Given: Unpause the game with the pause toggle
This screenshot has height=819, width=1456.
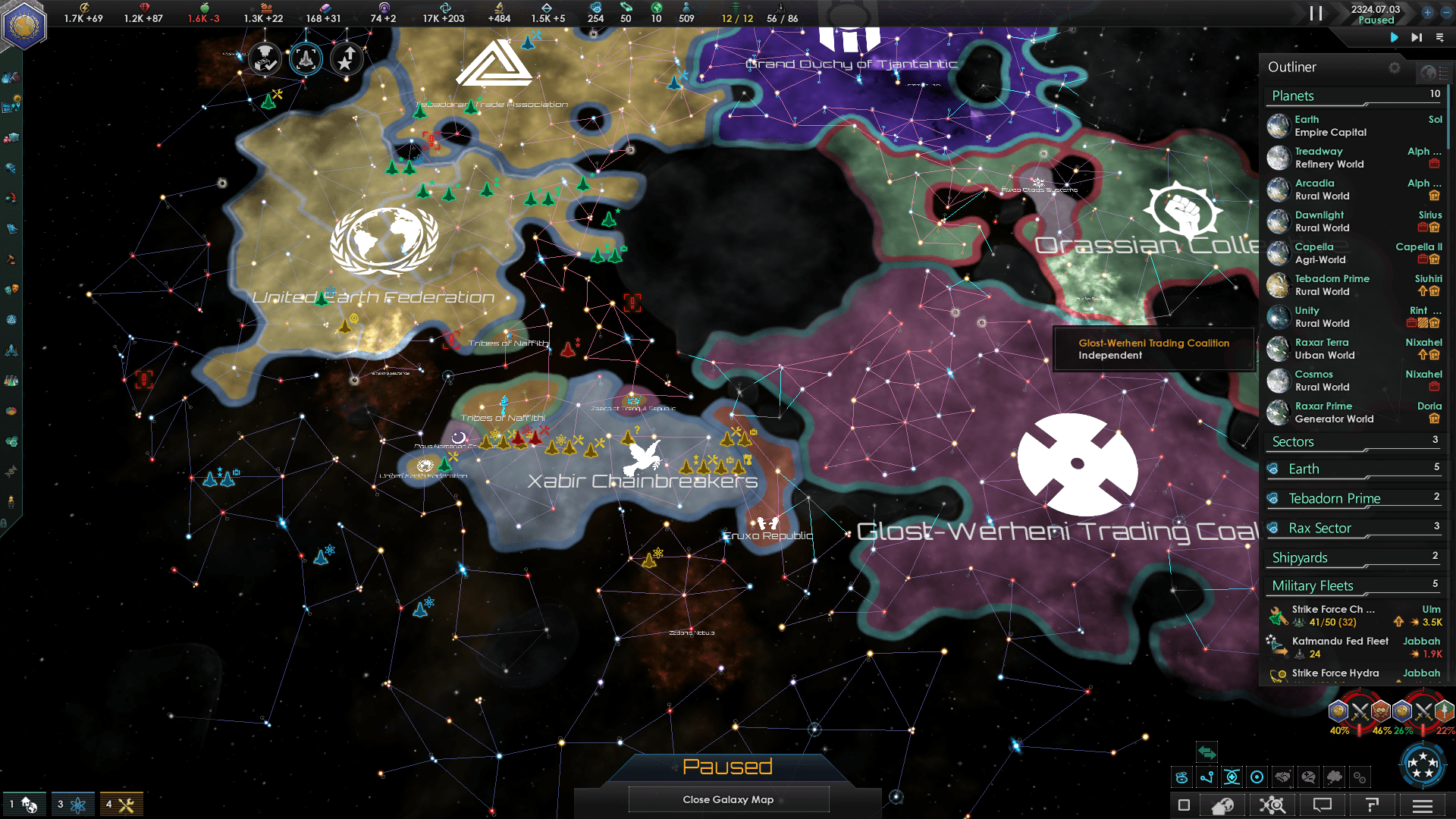Looking at the screenshot, I should coord(1316,14).
